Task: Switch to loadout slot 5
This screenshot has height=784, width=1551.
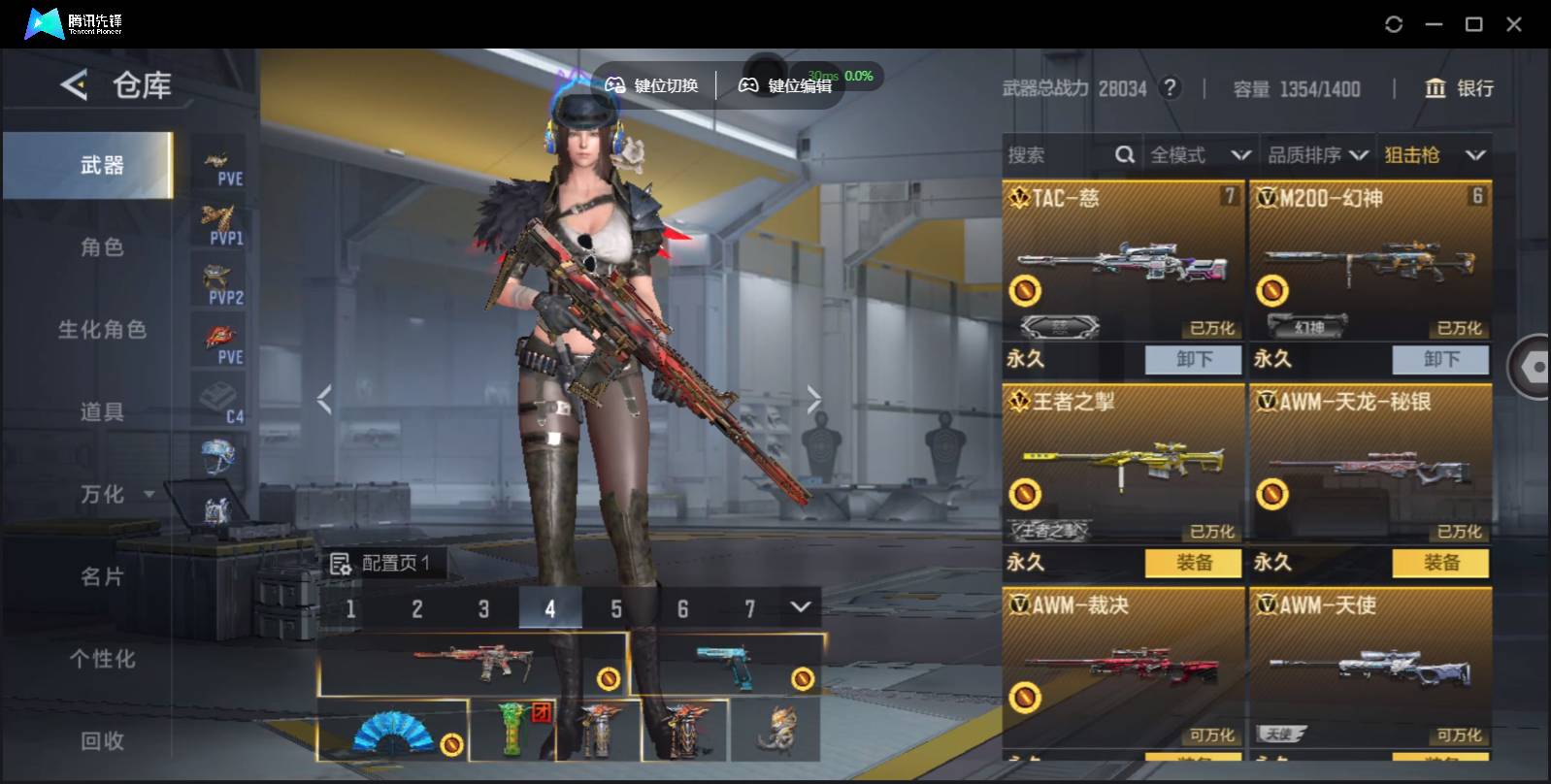Action: point(616,609)
